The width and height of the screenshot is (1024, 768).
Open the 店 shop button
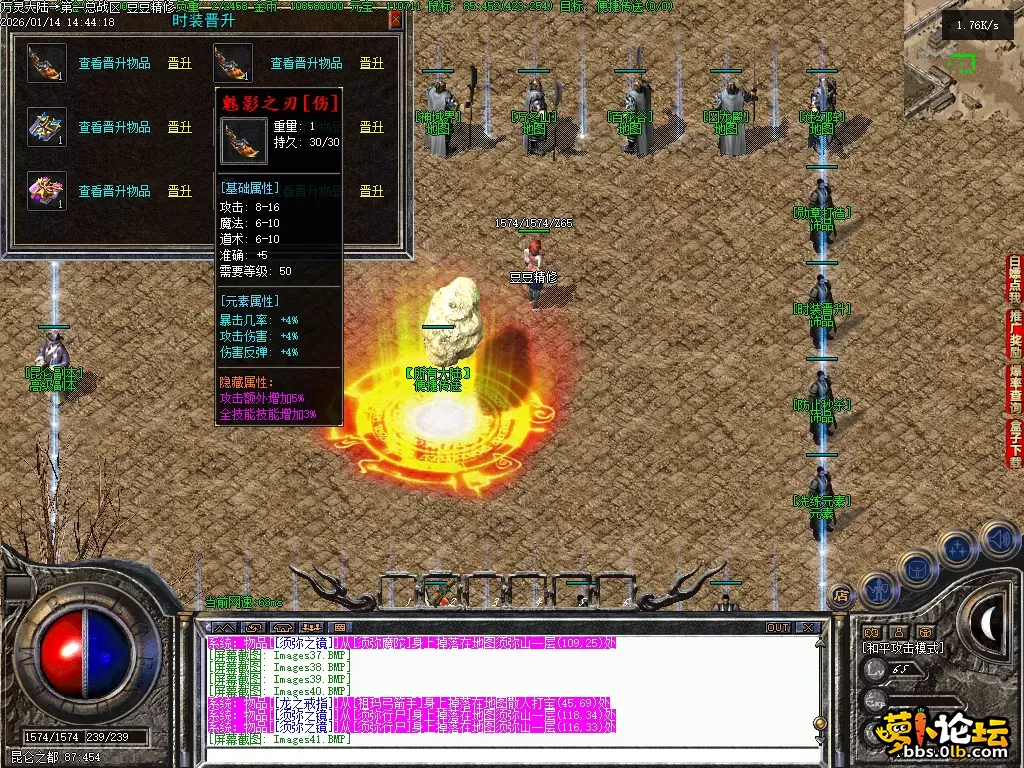pos(841,594)
